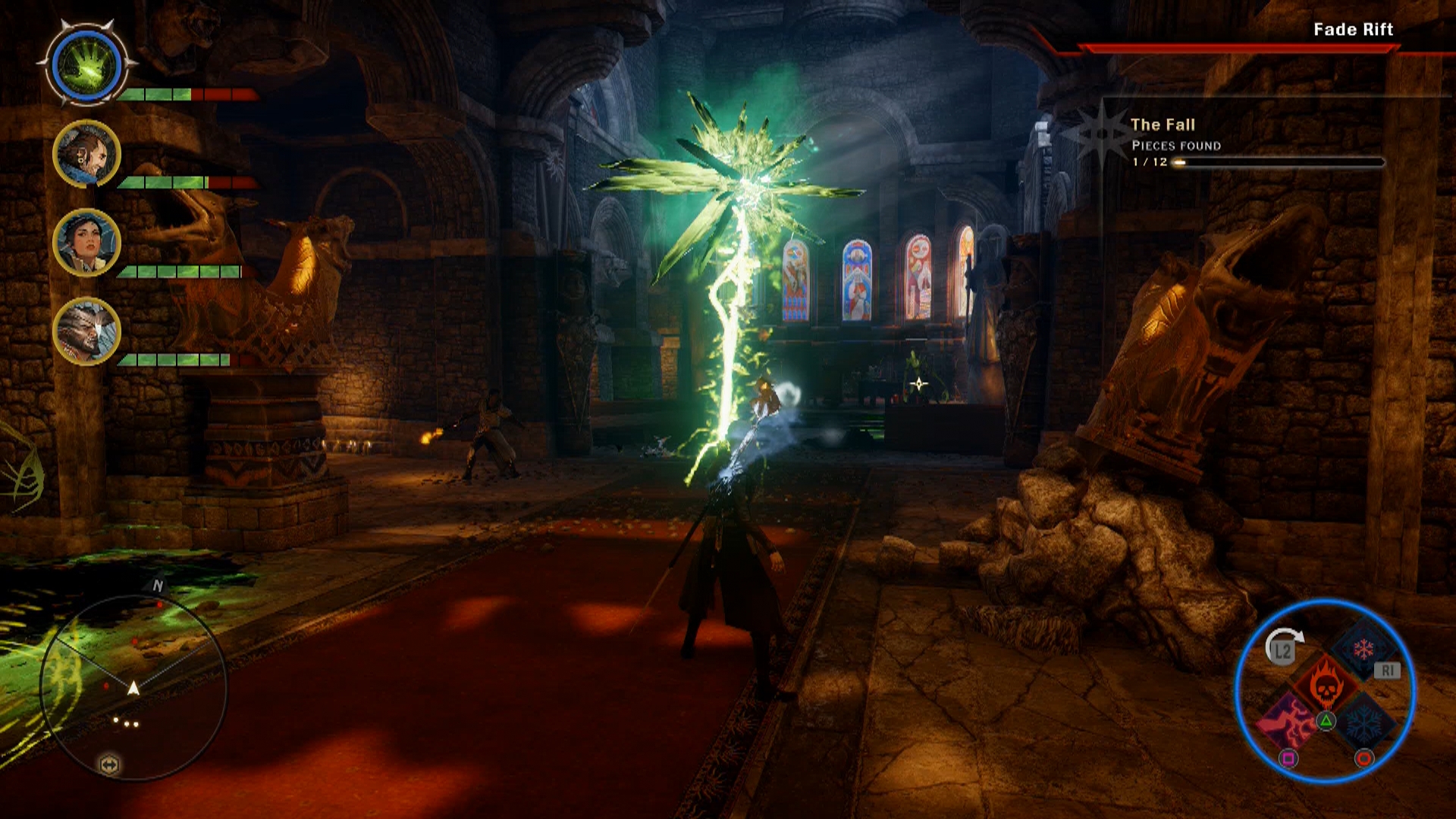
Task: Click the green Triangle button icon on ability wheel
Action: 1326,720
